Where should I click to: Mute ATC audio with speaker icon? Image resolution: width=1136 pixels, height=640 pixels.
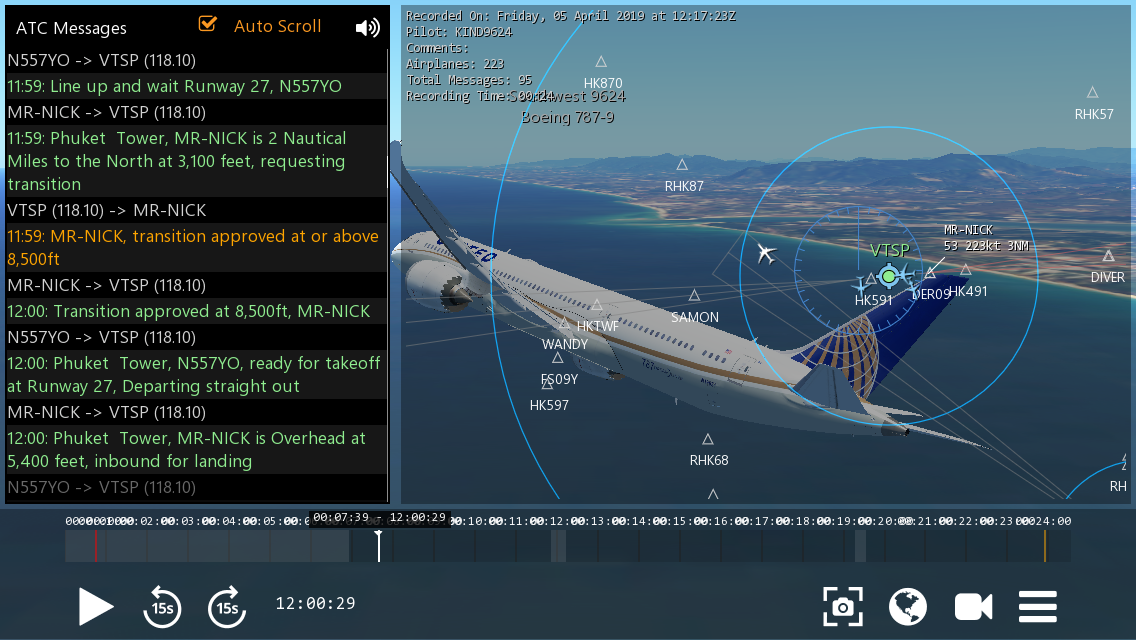click(367, 27)
